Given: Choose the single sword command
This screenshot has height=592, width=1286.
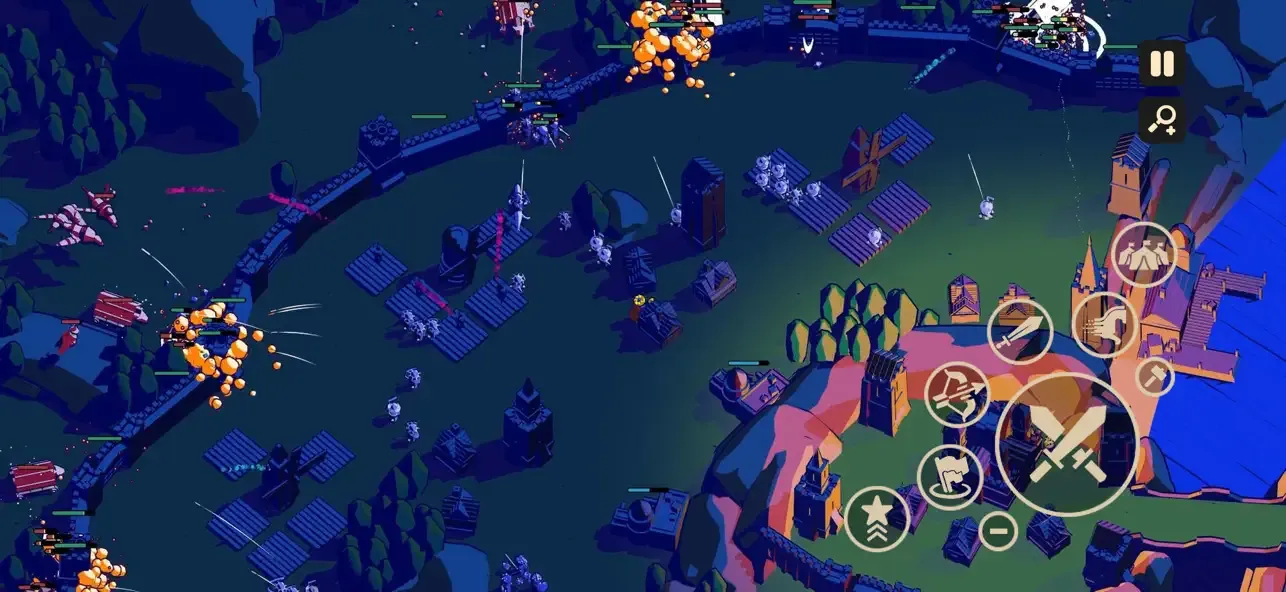Looking at the screenshot, I should click(x=1020, y=331).
